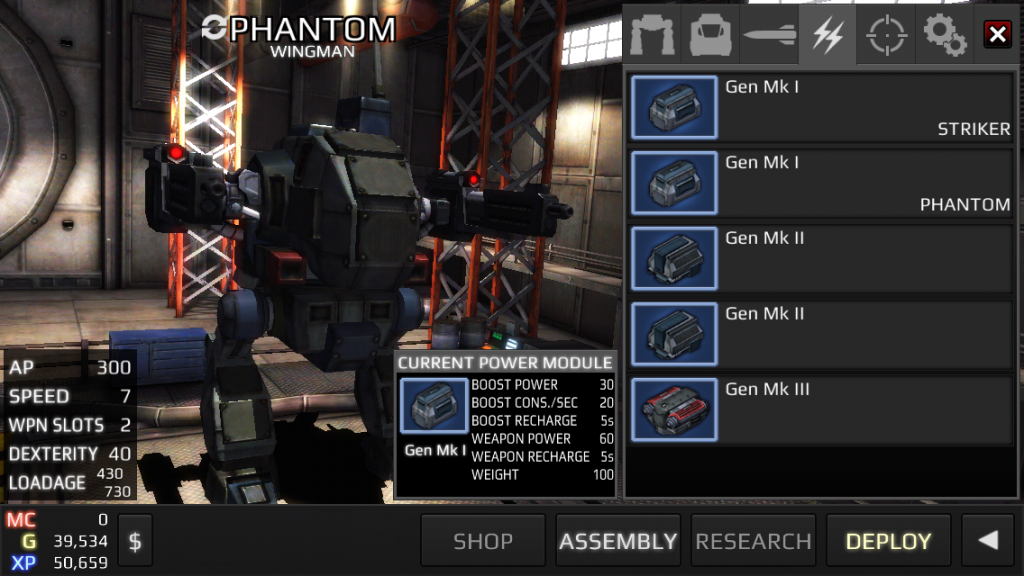Switch to the crosshair targeting tab
The image size is (1024, 576).
click(885, 36)
